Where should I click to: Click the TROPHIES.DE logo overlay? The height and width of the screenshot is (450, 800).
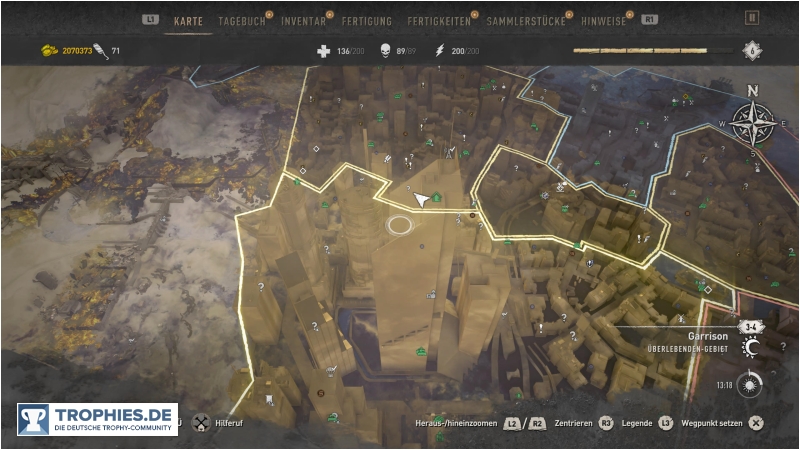(97, 419)
